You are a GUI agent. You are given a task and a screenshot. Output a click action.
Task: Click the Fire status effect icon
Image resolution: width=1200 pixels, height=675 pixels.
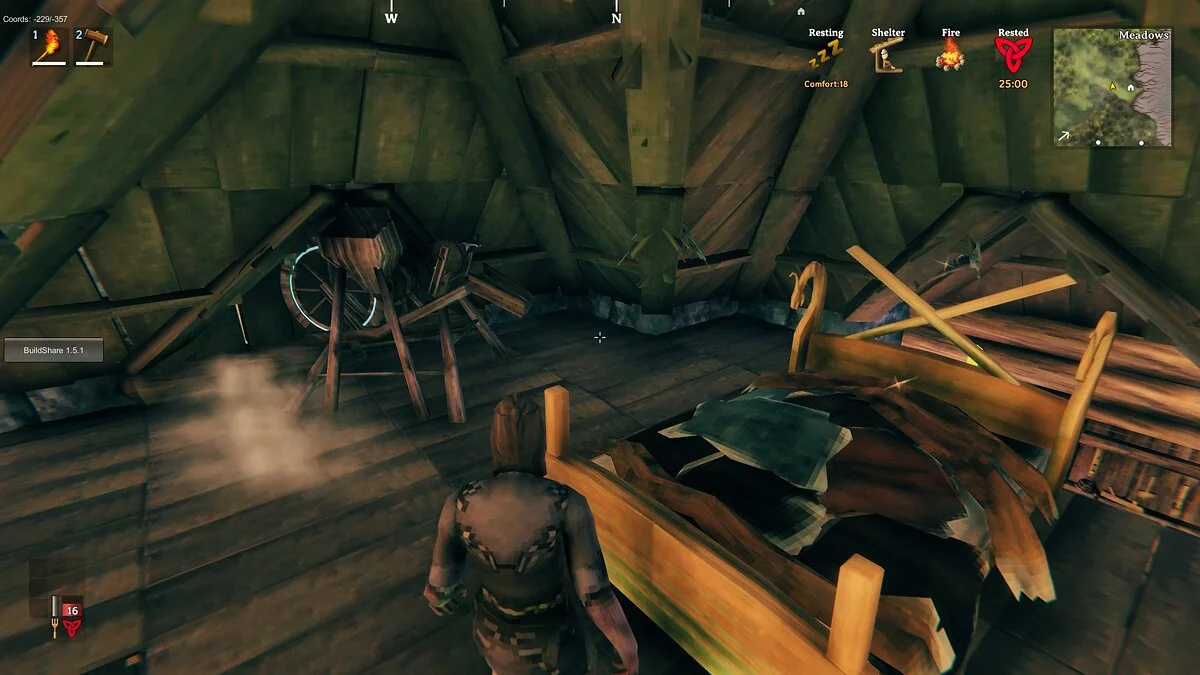(950, 56)
